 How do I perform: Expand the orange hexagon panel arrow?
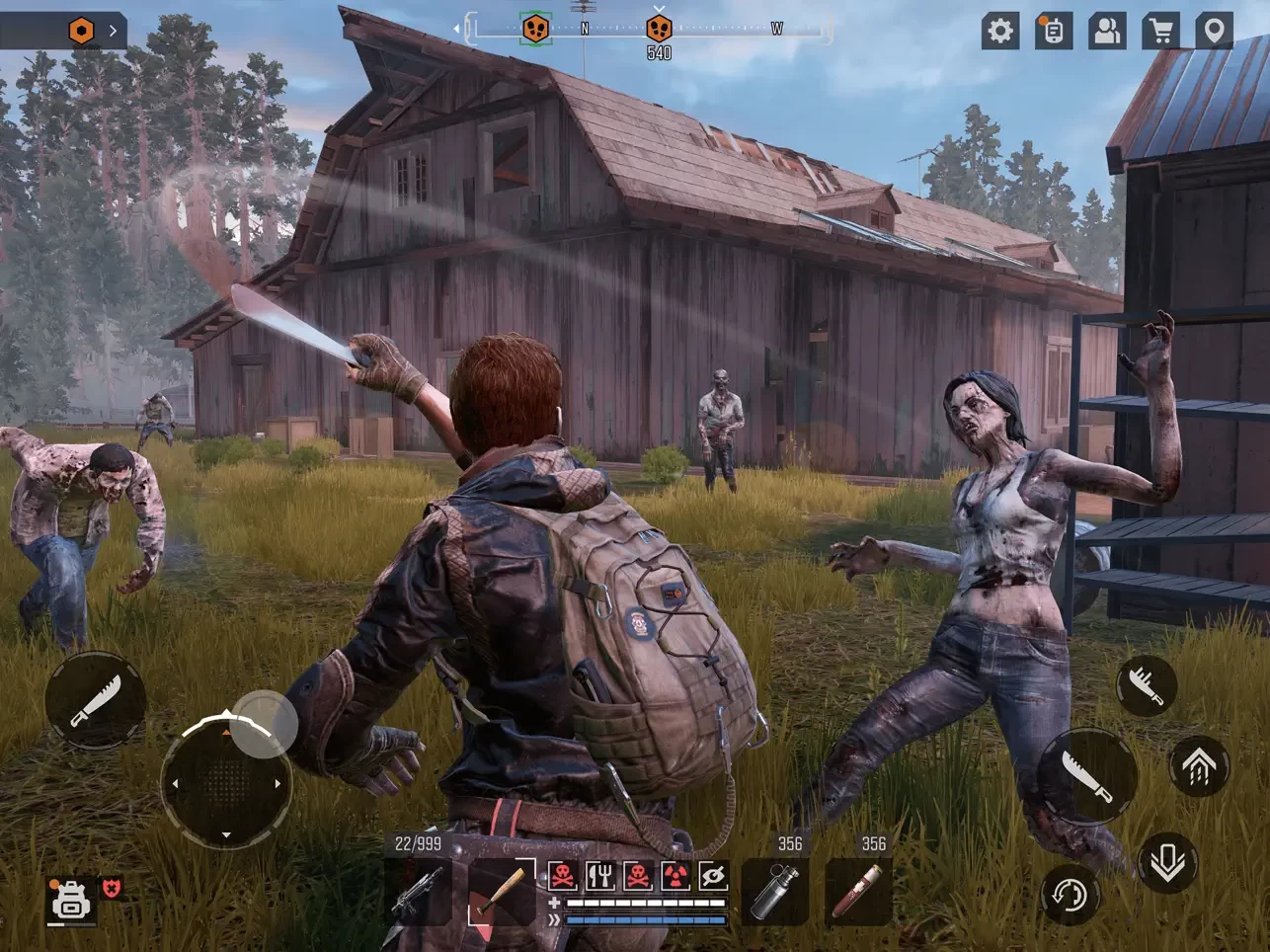[113, 31]
